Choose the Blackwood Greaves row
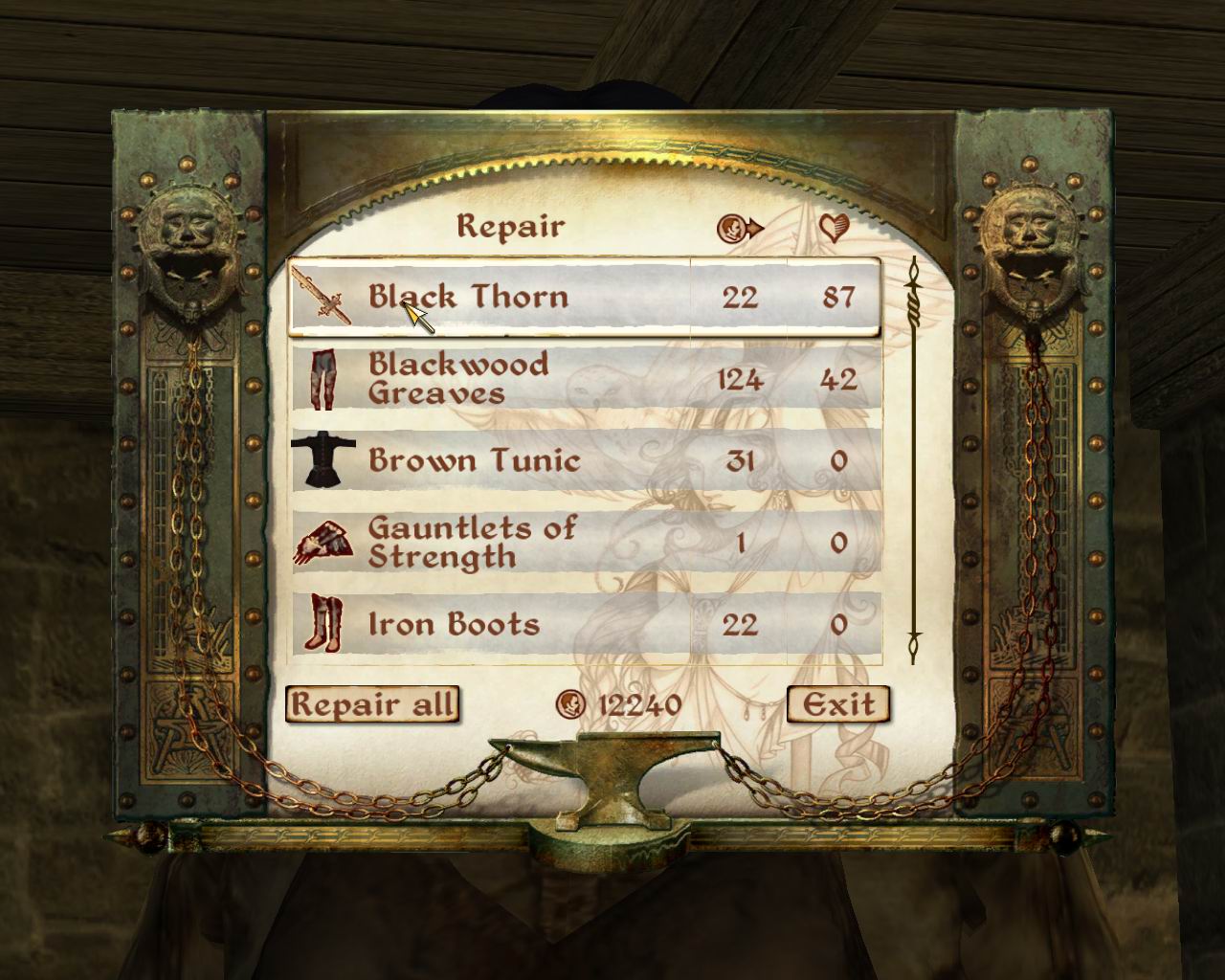Image resolution: width=1225 pixels, height=980 pixels. (x=584, y=379)
